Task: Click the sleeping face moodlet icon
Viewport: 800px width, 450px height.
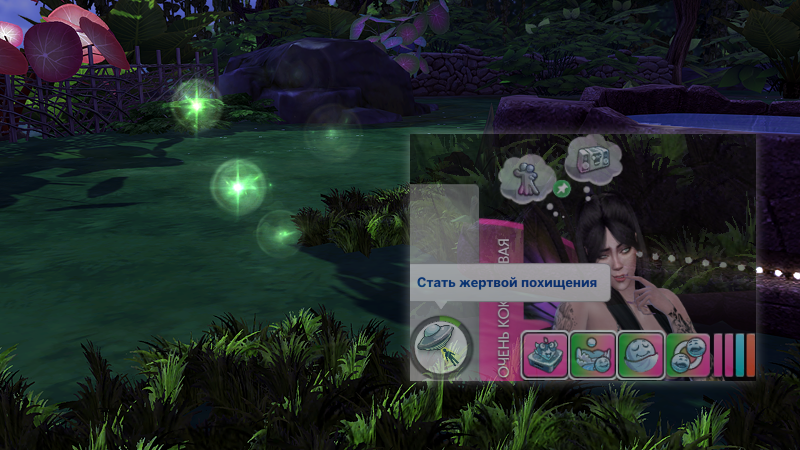Action: 641,355
